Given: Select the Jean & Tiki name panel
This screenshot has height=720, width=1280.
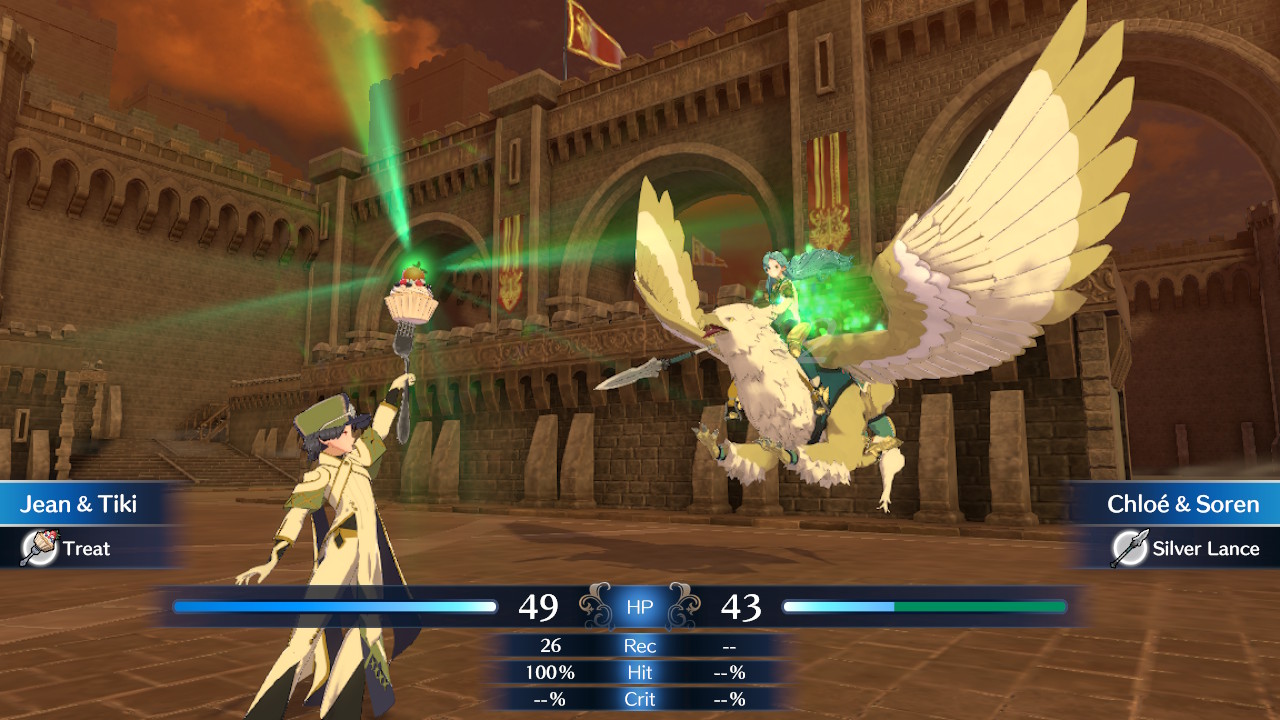Looking at the screenshot, I should pos(80,504).
